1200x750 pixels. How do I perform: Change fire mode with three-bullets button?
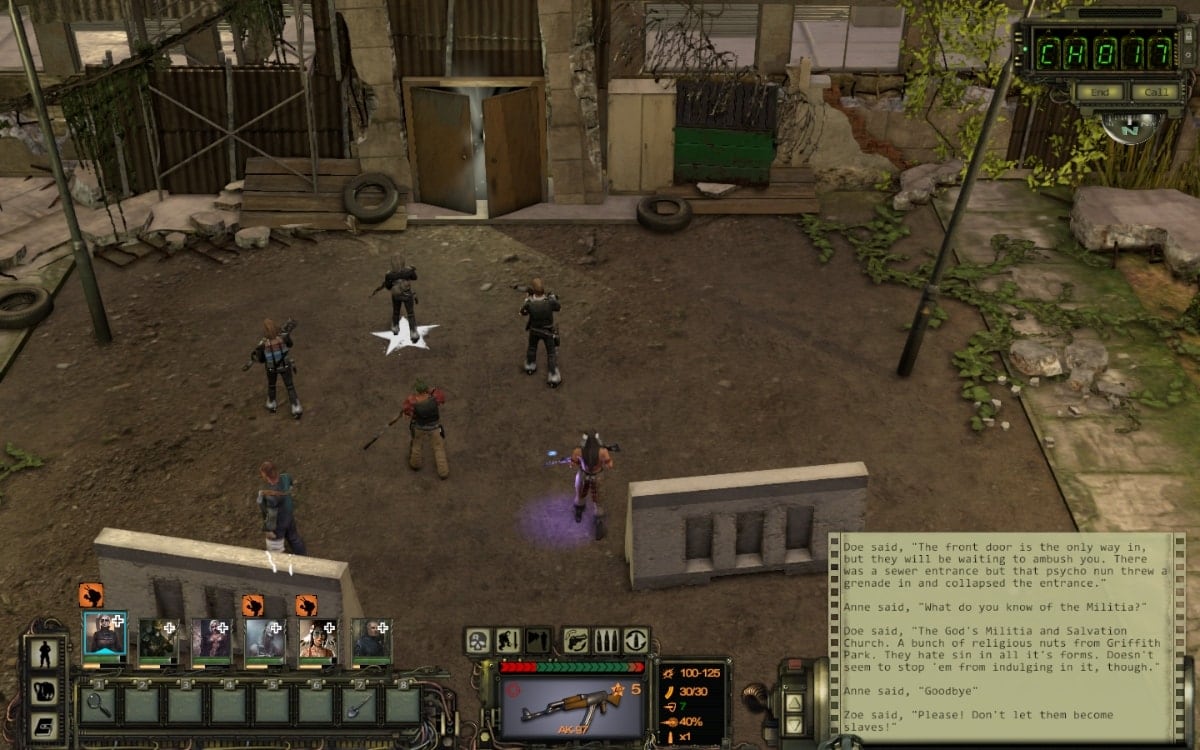[606, 640]
